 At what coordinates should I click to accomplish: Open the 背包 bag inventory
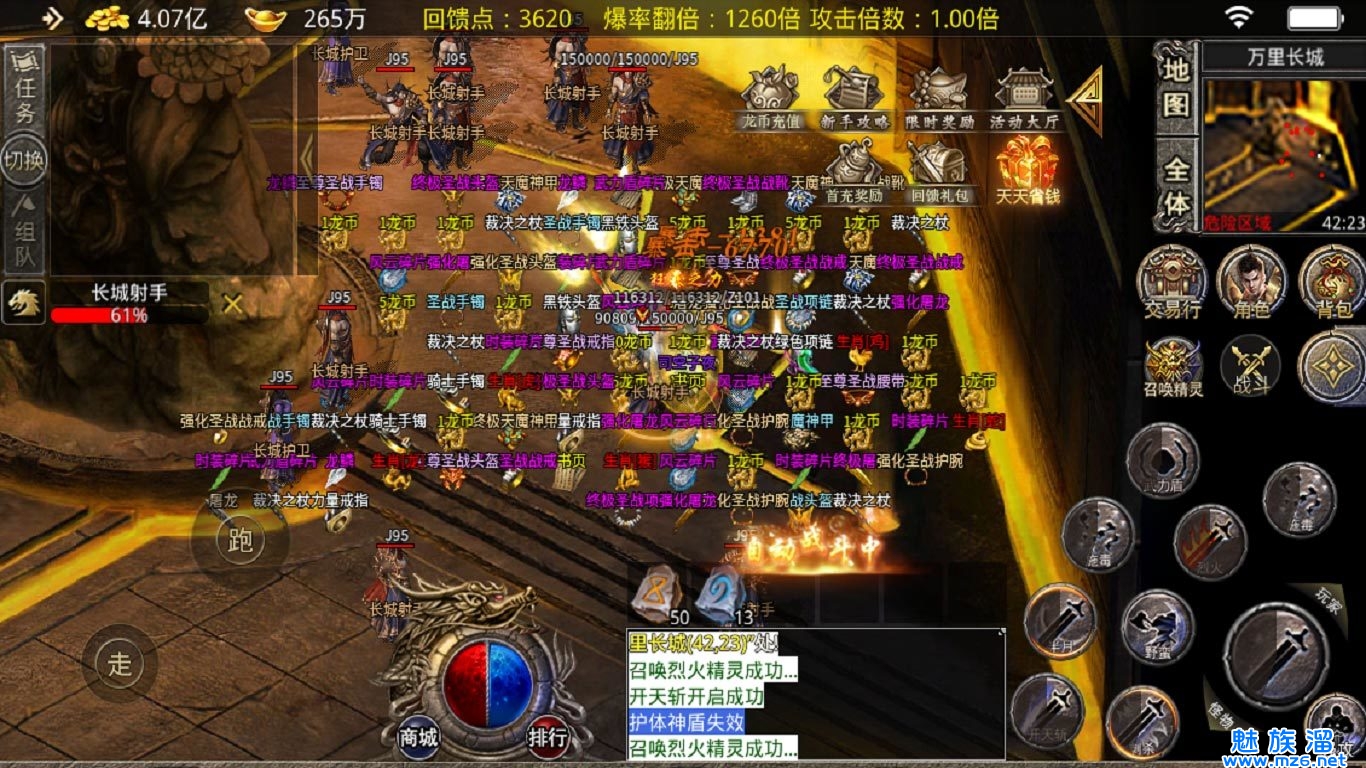[1332, 282]
